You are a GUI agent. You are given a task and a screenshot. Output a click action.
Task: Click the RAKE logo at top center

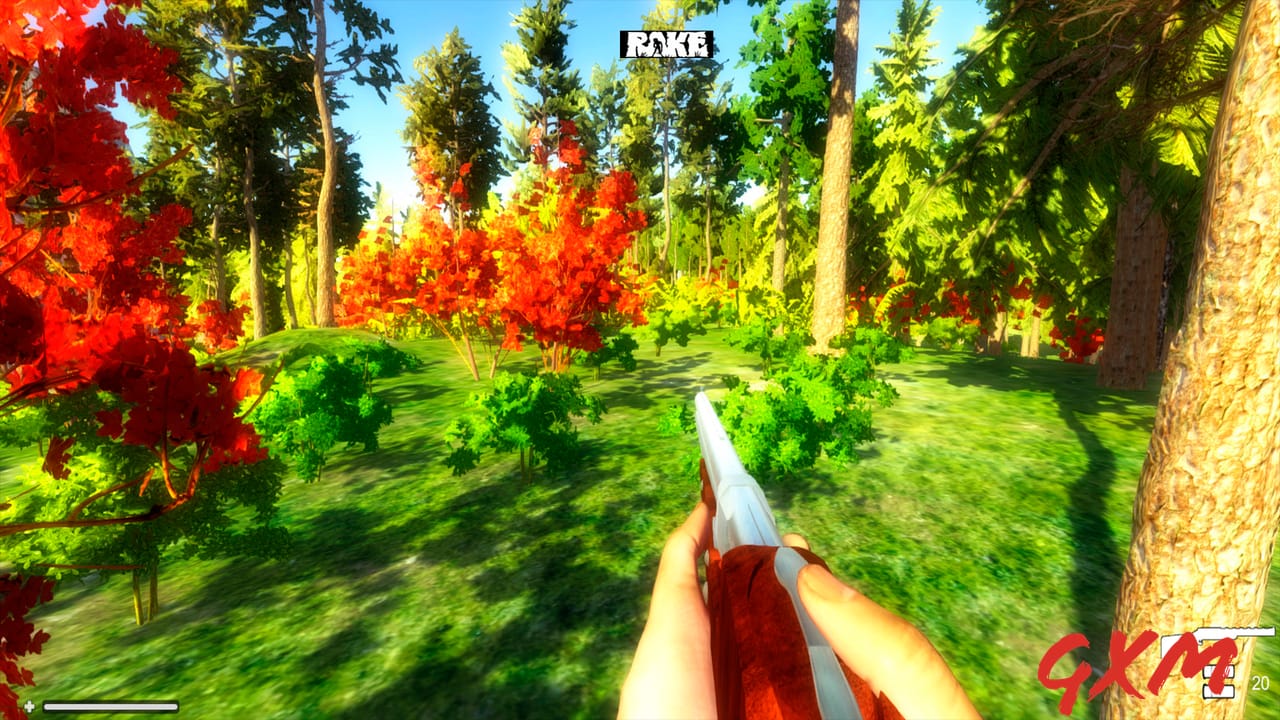667,44
